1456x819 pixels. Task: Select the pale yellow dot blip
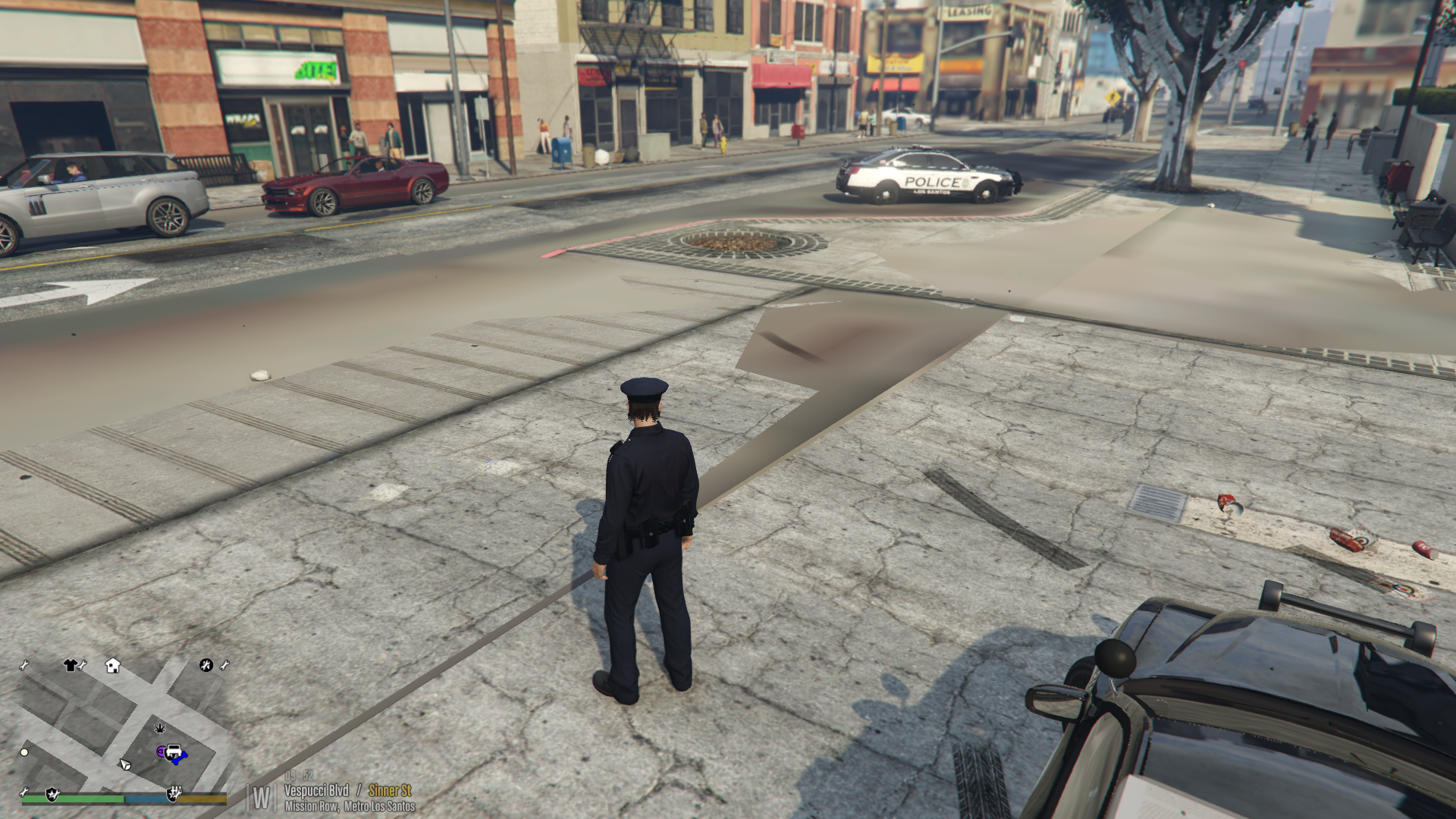click(24, 752)
